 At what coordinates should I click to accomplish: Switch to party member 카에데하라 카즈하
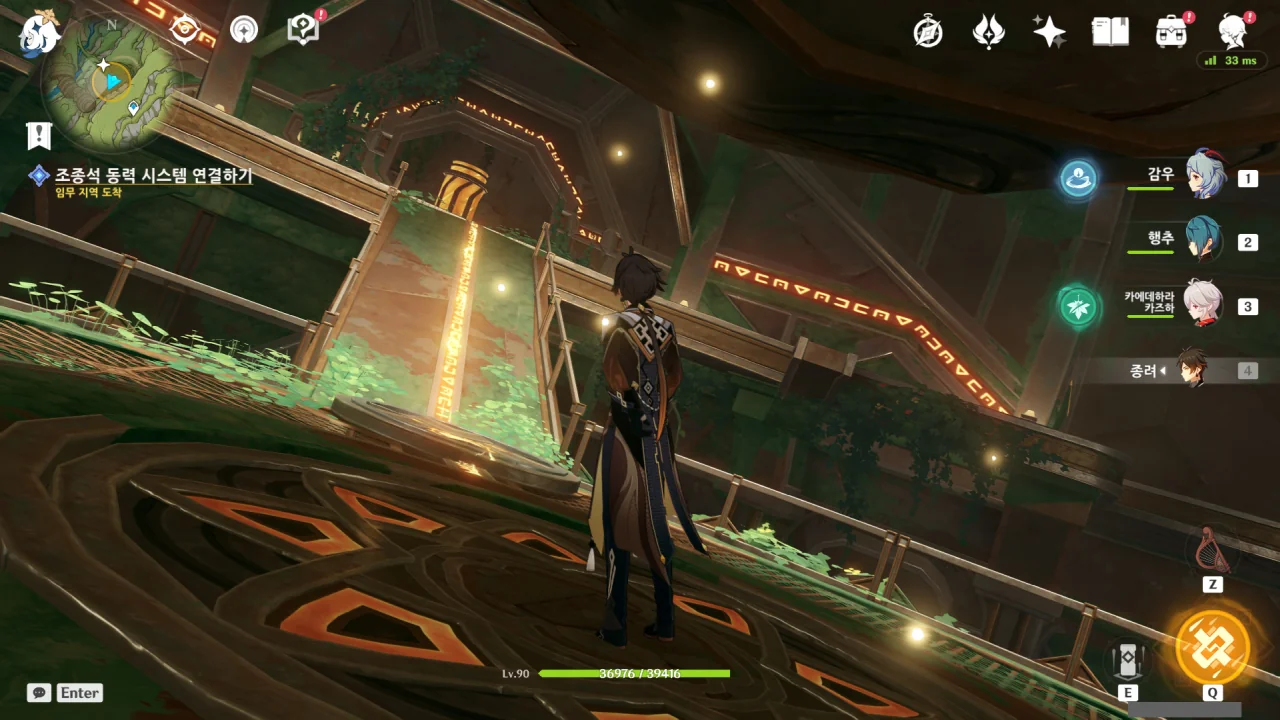coord(1204,305)
